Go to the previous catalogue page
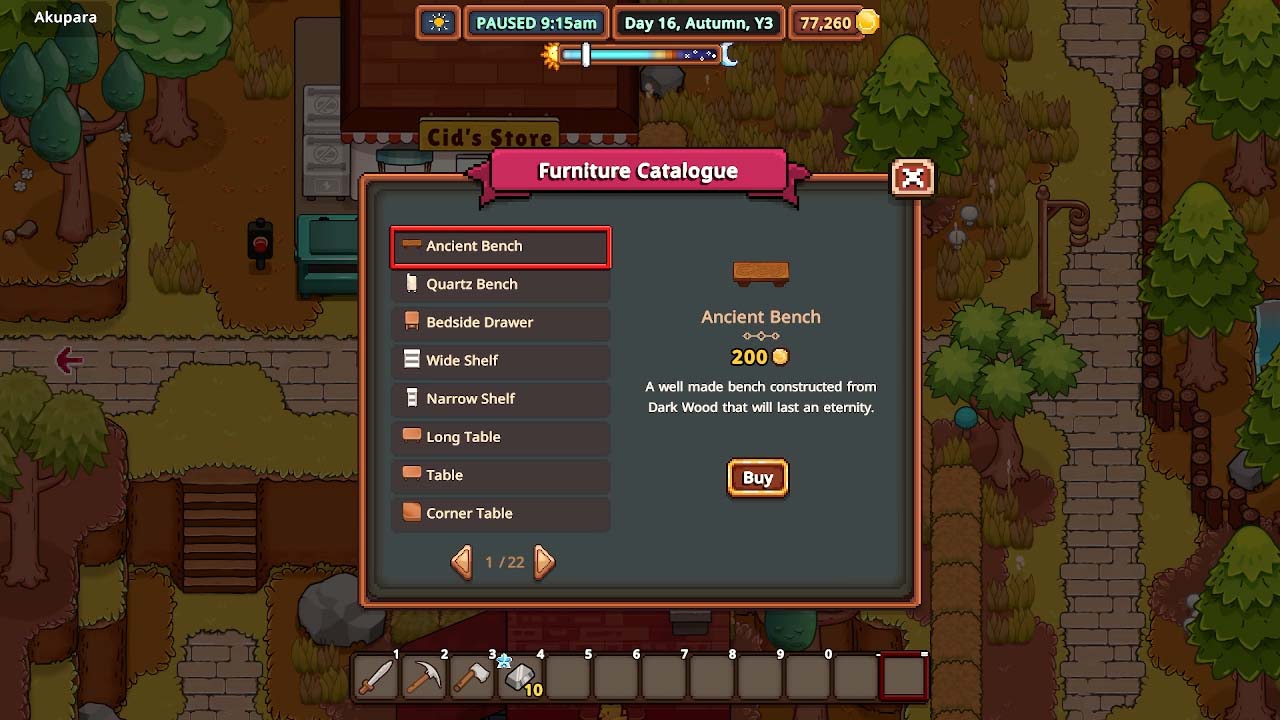 [461, 562]
